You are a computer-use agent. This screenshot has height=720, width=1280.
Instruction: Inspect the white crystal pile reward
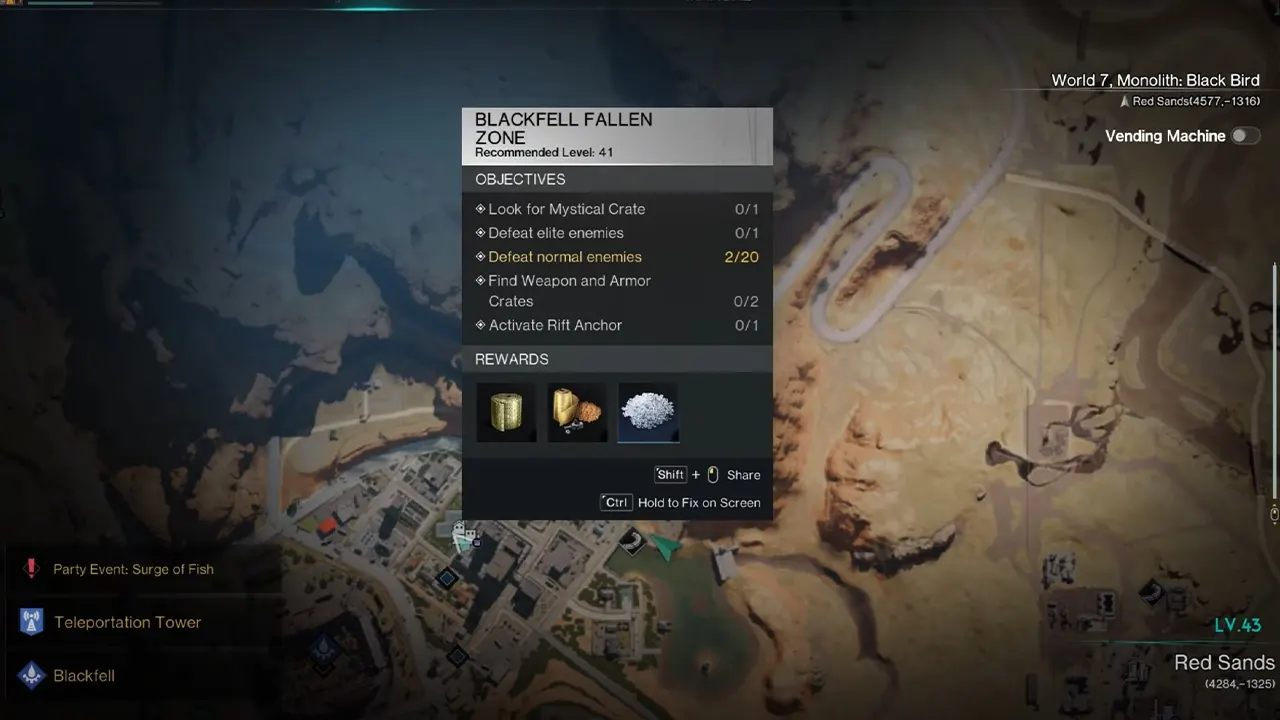coord(648,412)
